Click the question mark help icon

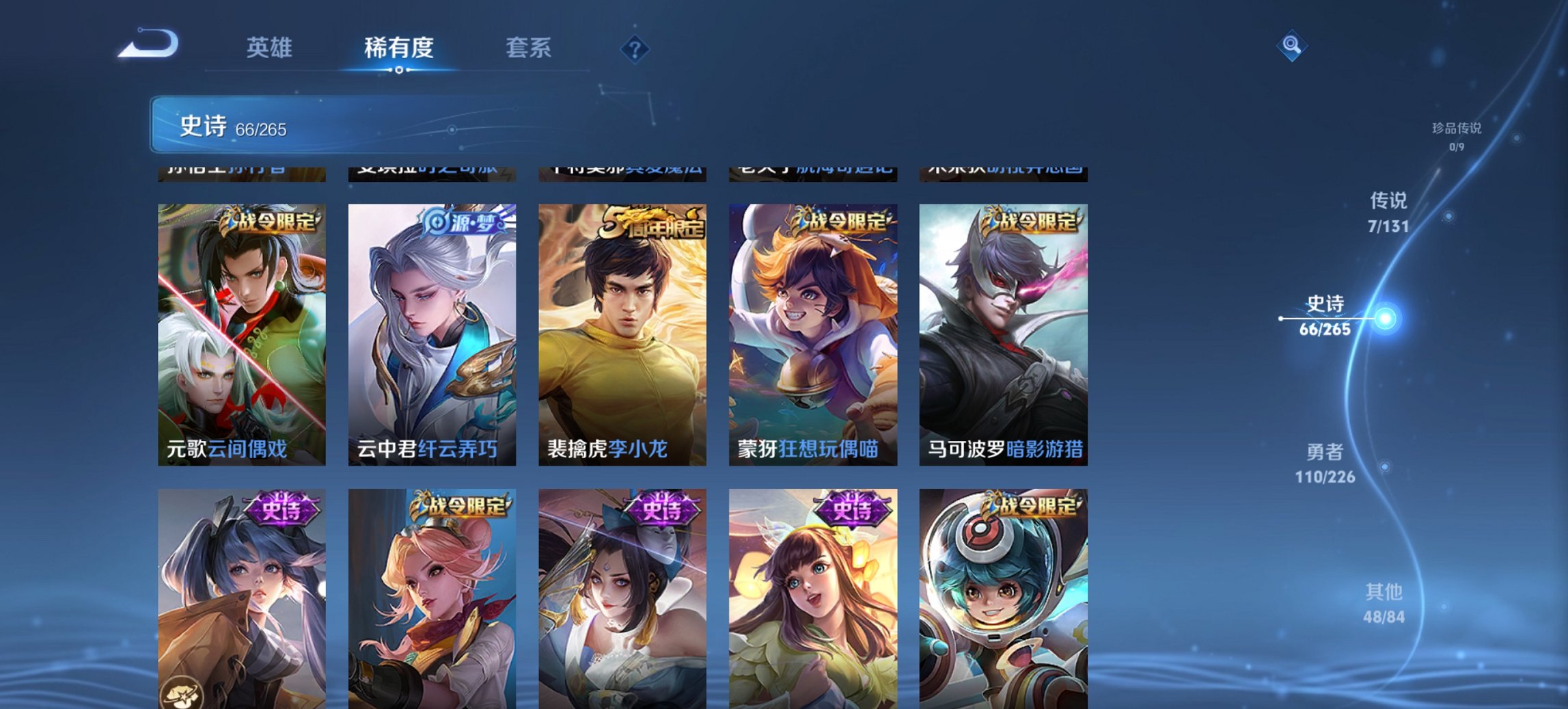coord(635,48)
